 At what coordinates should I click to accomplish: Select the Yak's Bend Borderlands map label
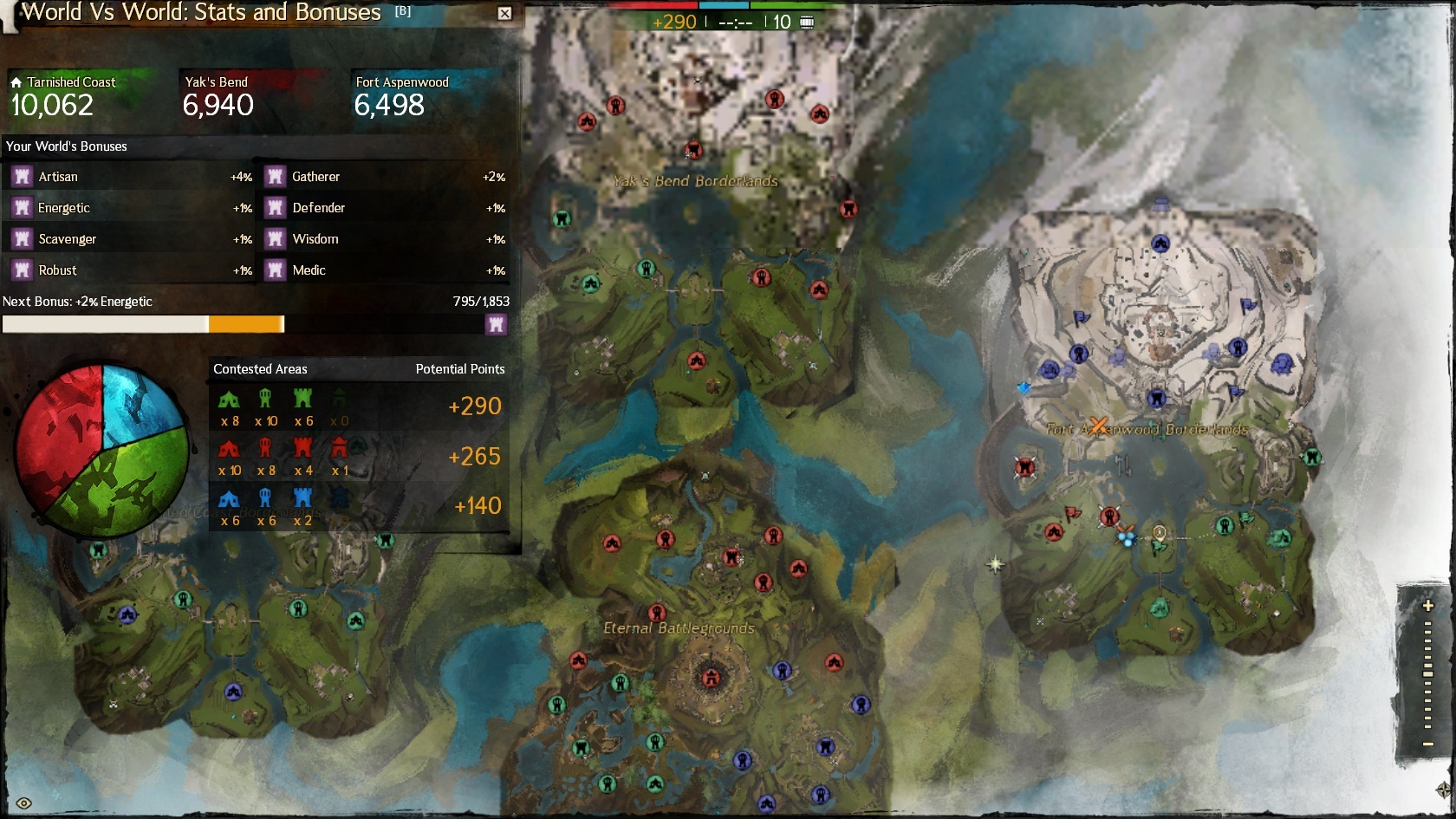[696, 181]
